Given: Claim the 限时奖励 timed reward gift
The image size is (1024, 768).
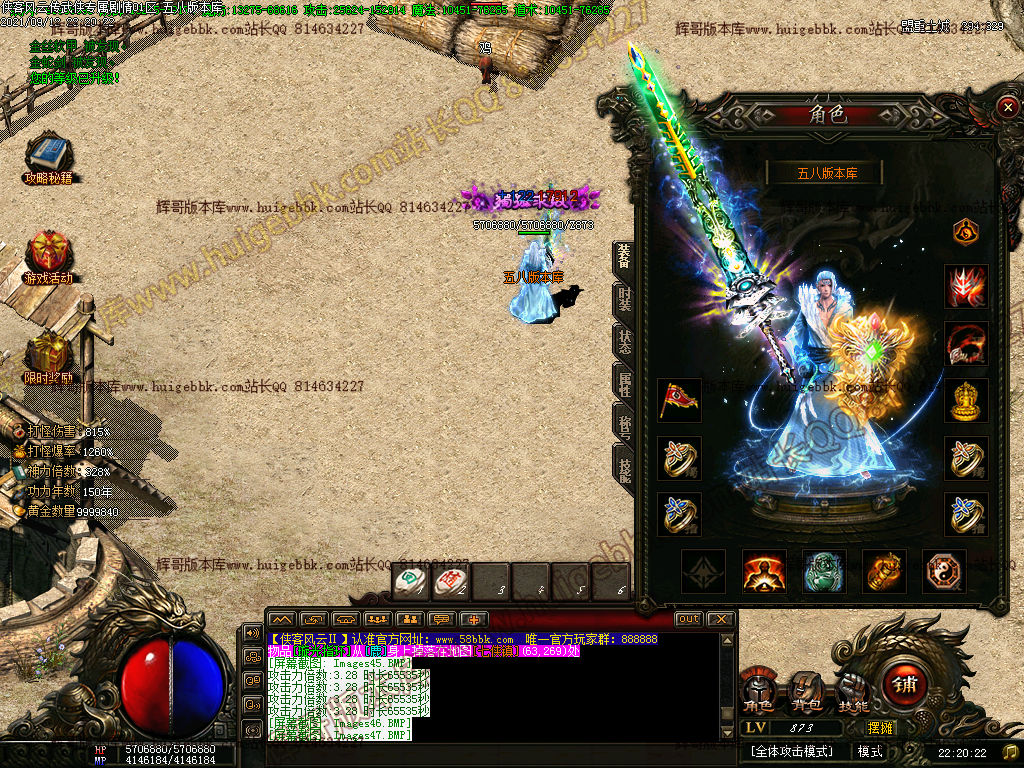Looking at the screenshot, I should pos(48,355).
